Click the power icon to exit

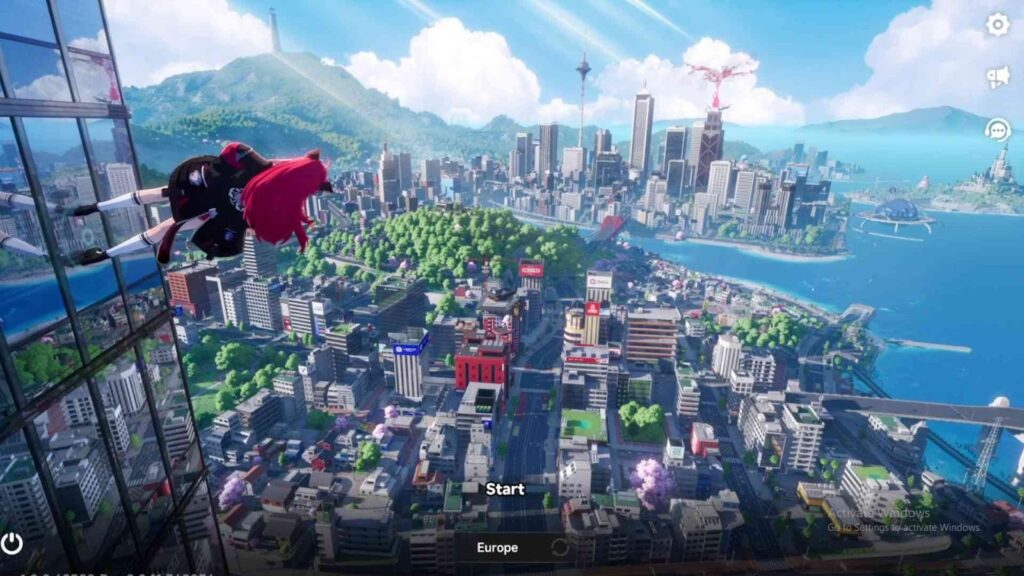pyautogui.click(x=12, y=543)
